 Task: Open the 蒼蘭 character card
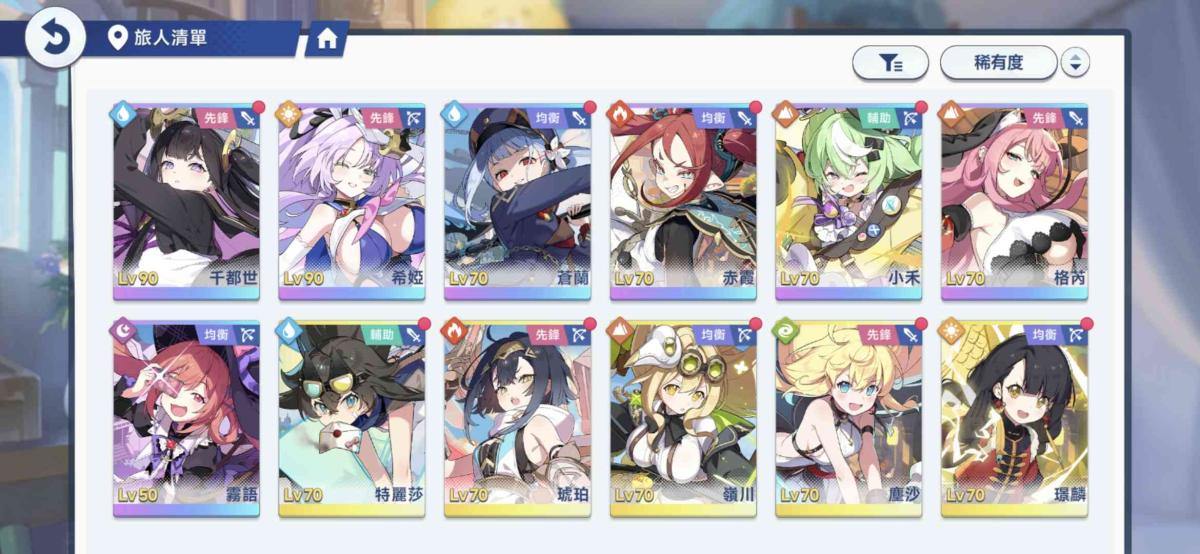[518, 200]
